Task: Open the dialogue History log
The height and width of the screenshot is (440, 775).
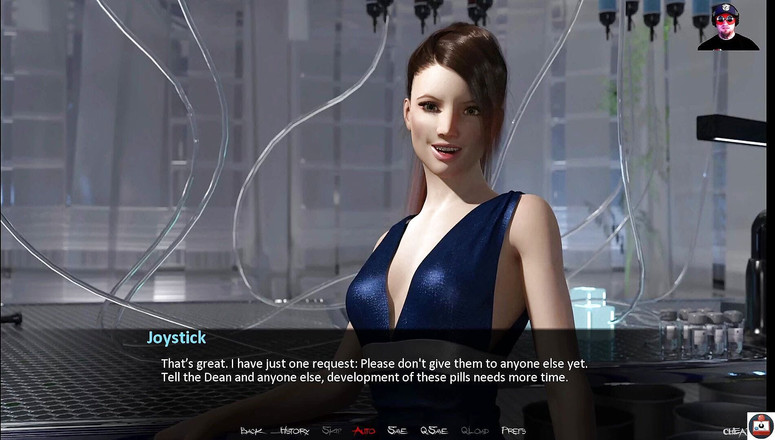Action: pyautogui.click(x=294, y=431)
